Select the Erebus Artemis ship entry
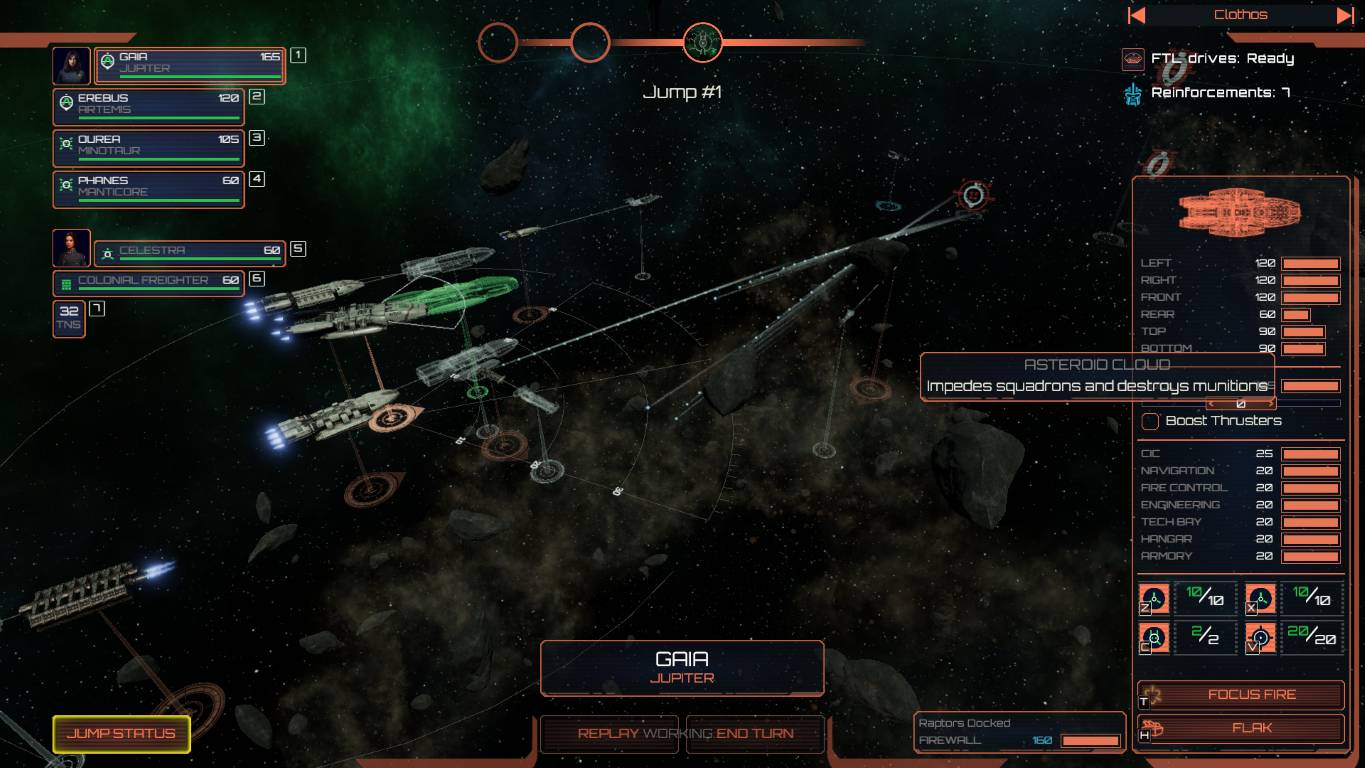The image size is (1365, 768). click(148, 106)
